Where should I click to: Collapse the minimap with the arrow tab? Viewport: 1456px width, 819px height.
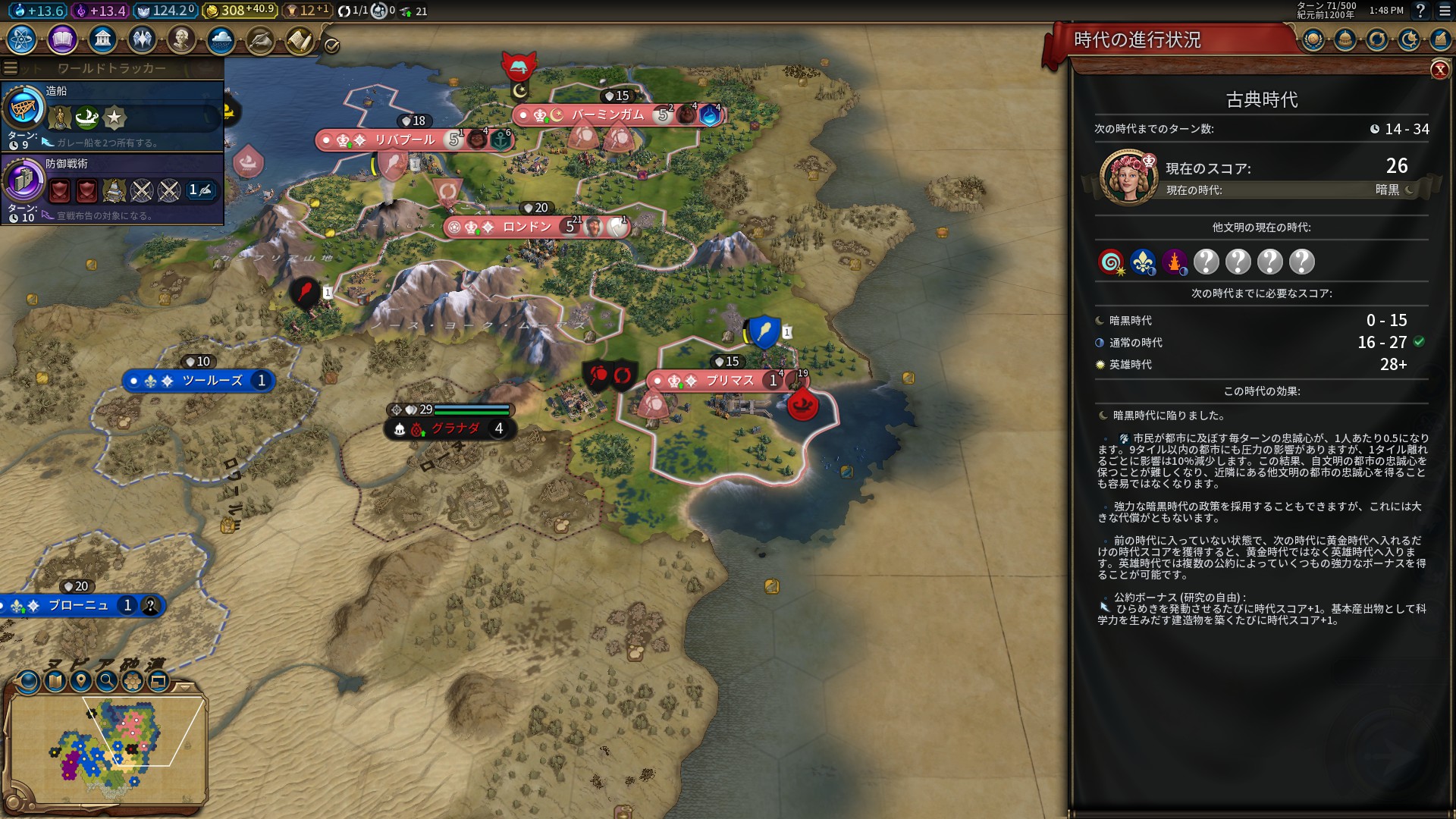(x=184, y=686)
